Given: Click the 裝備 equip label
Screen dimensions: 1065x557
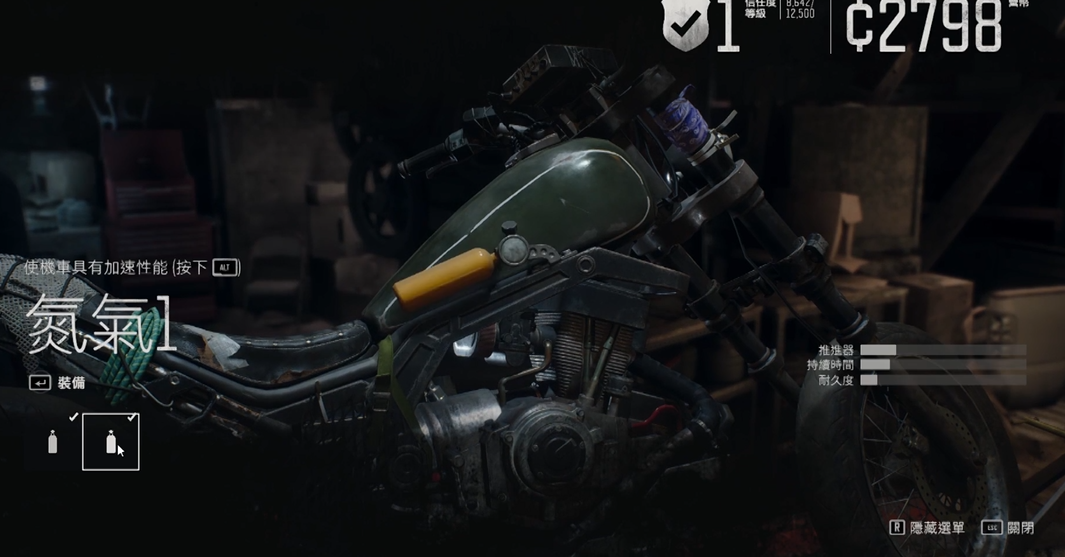Looking at the screenshot, I should click(70, 382).
